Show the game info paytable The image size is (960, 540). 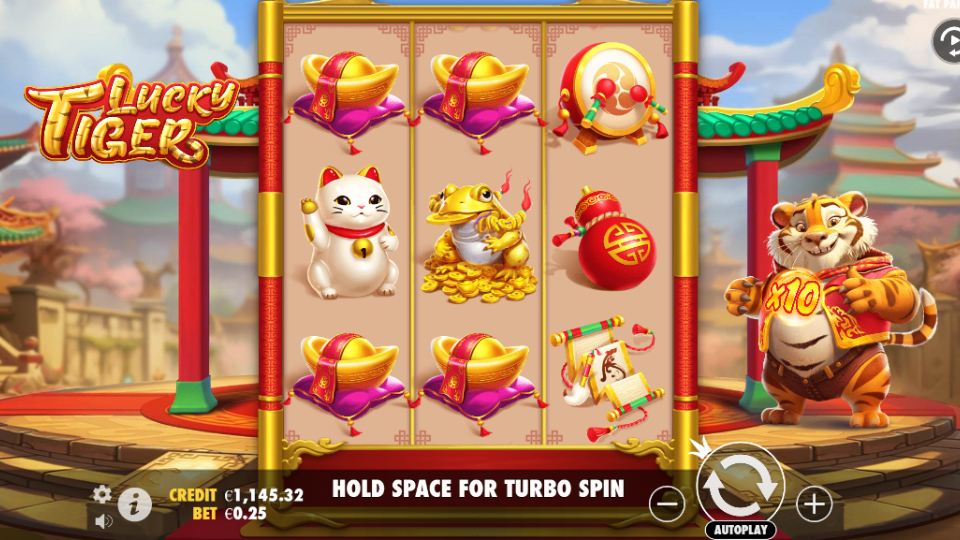point(134,504)
